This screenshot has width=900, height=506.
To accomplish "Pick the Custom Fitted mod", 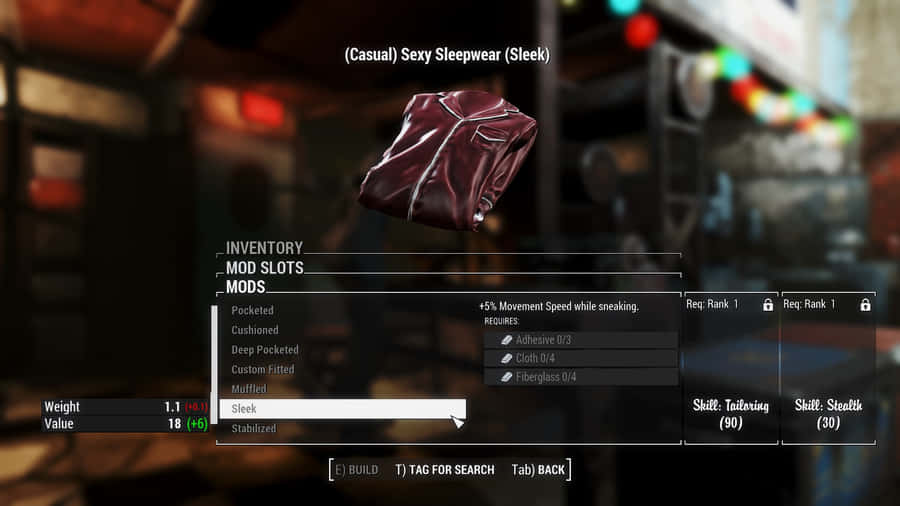I will [263, 369].
